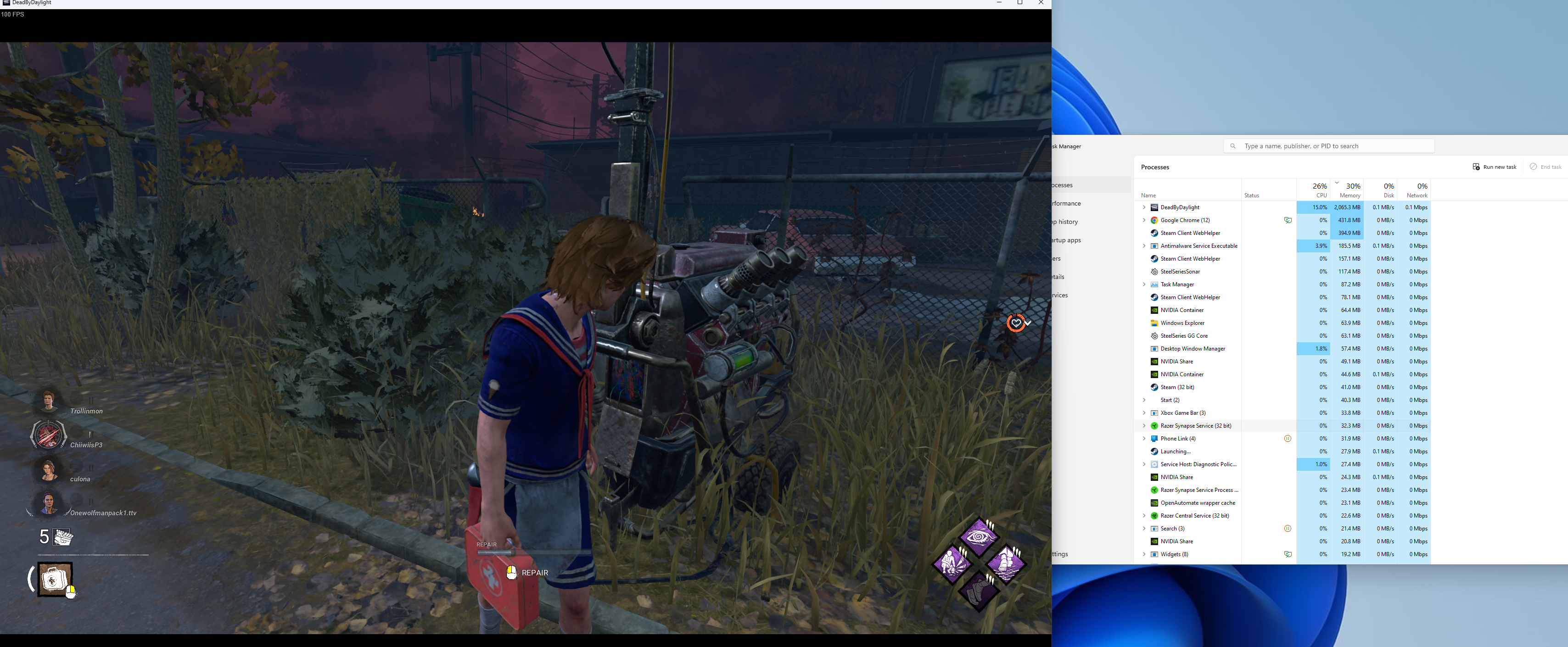
Task: Click the Run new task button
Action: click(x=1495, y=166)
